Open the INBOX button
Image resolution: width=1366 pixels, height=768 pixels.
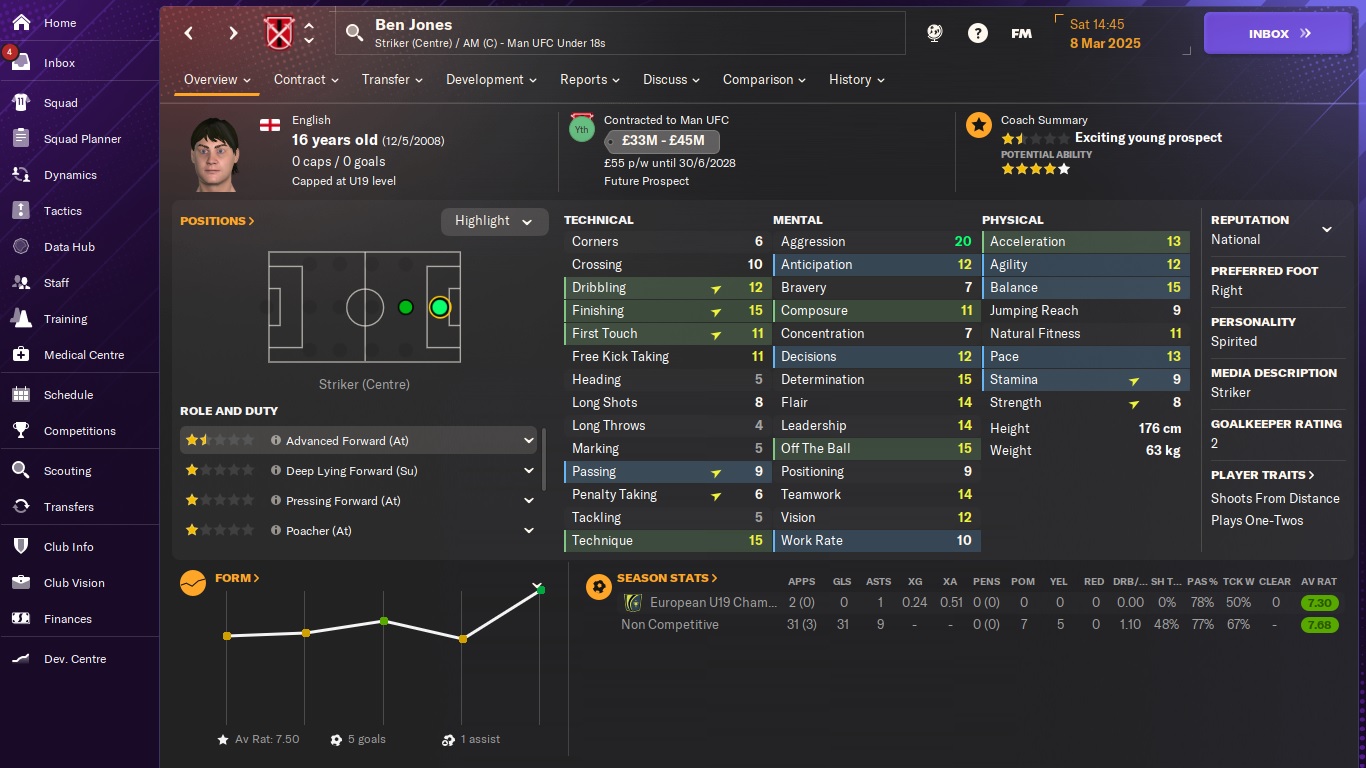click(1277, 33)
